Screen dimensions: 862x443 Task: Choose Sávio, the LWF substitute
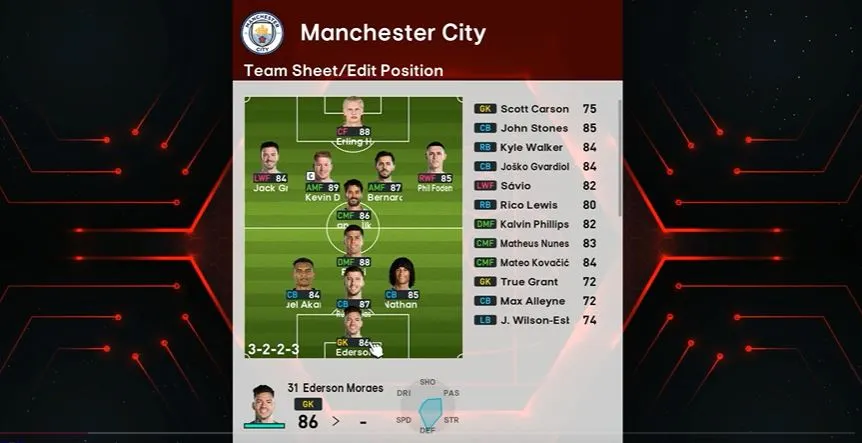click(535, 185)
